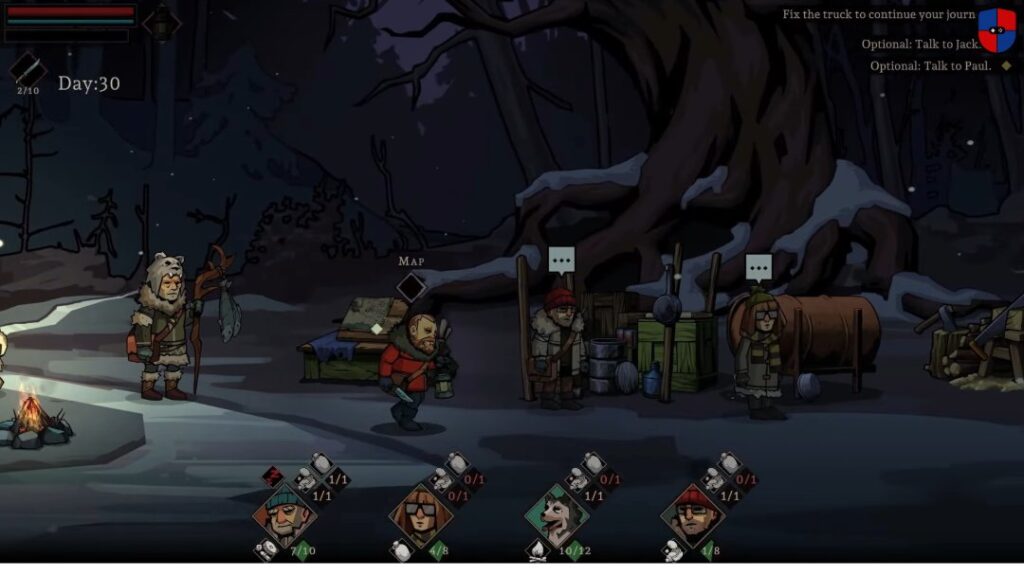Choose the dog companion portrait
Screen dimensions: 1024x576
click(556, 515)
